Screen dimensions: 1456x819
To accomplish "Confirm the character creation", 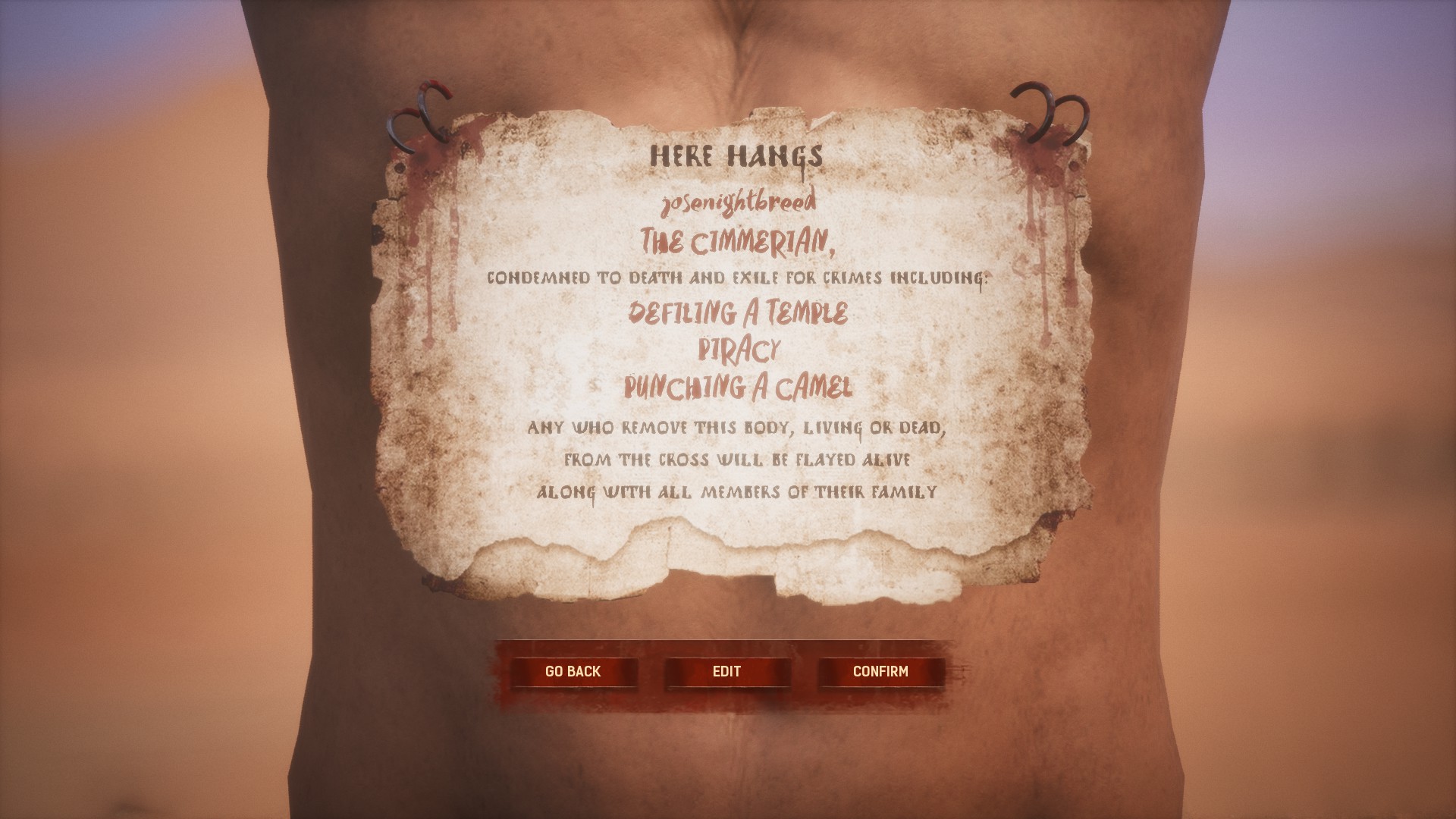I will 880,672.
